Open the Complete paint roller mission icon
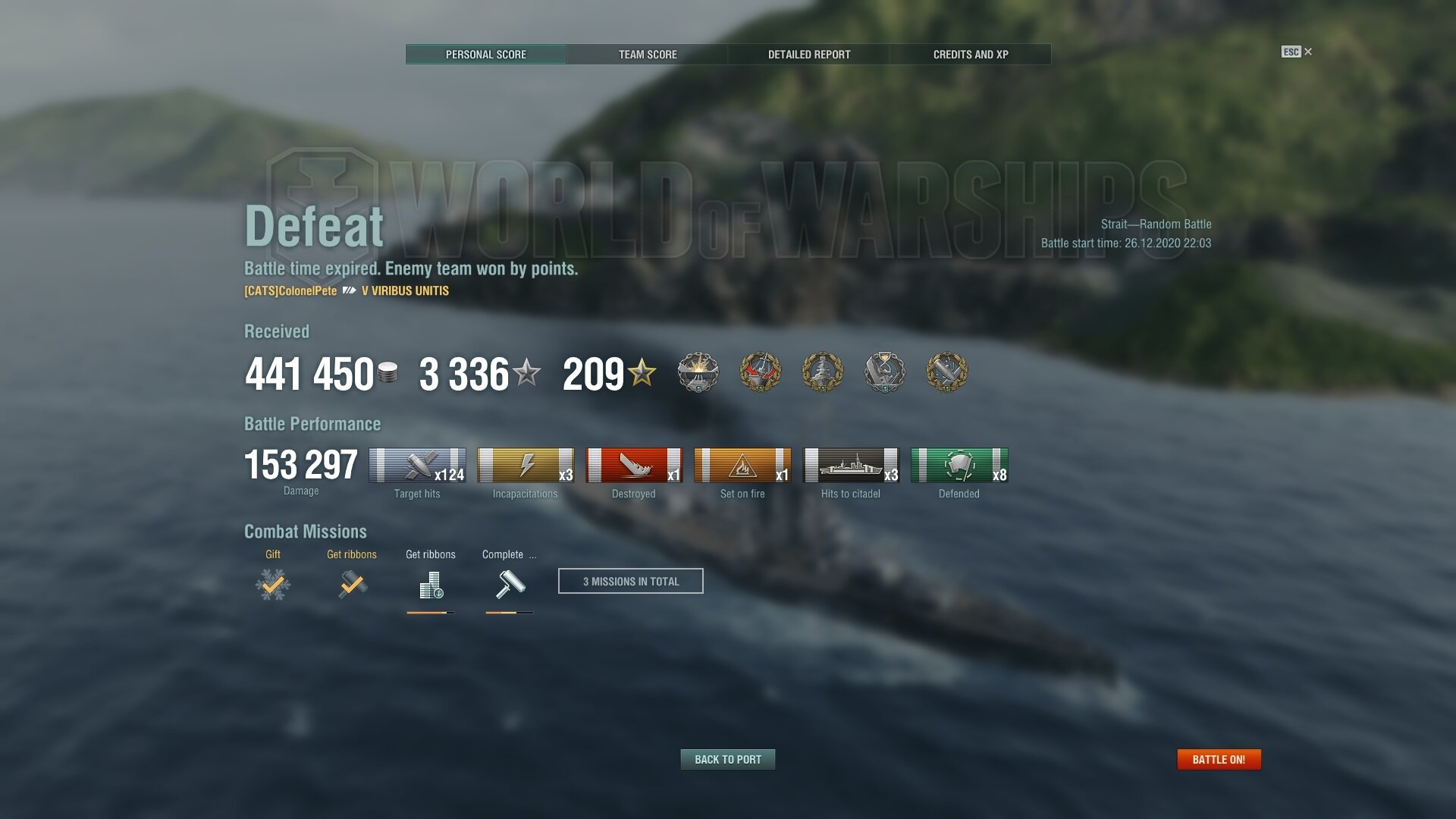 point(510,585)
